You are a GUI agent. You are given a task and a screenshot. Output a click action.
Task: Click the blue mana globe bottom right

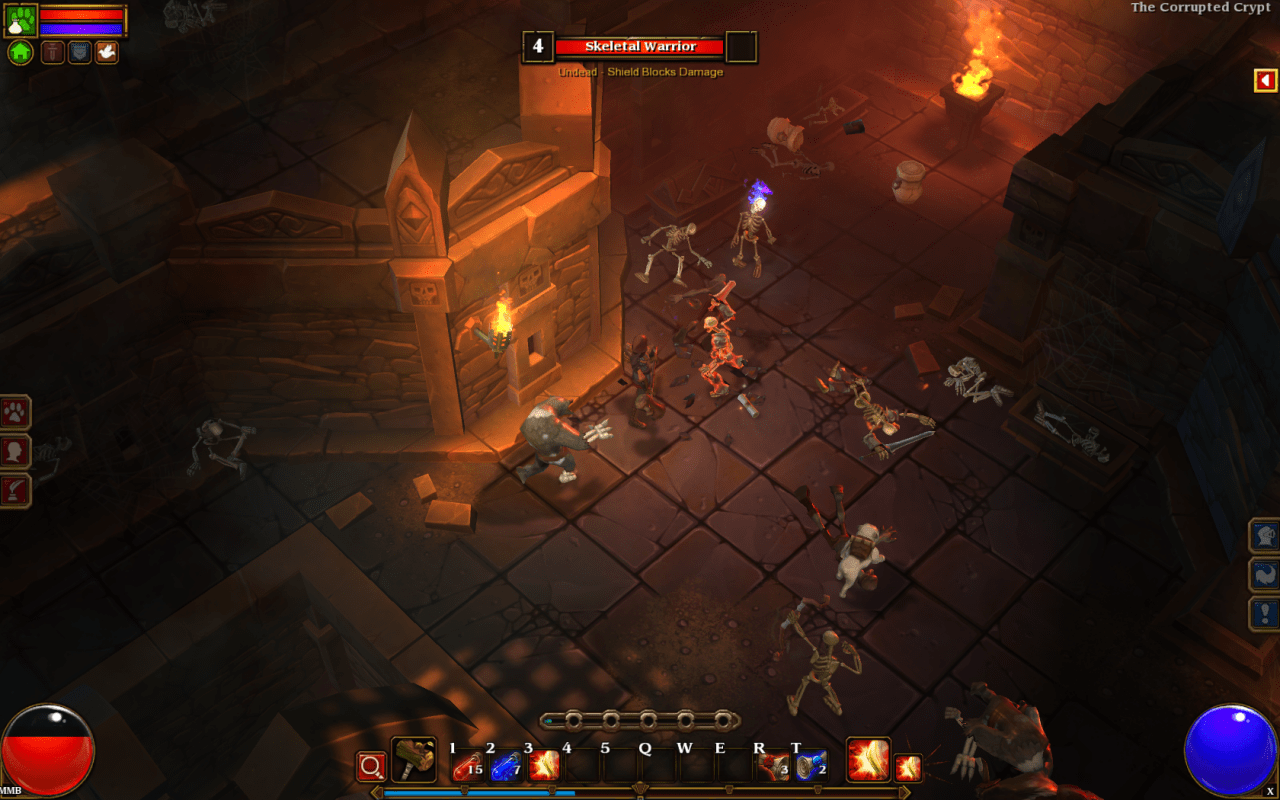pos(1232,748)
